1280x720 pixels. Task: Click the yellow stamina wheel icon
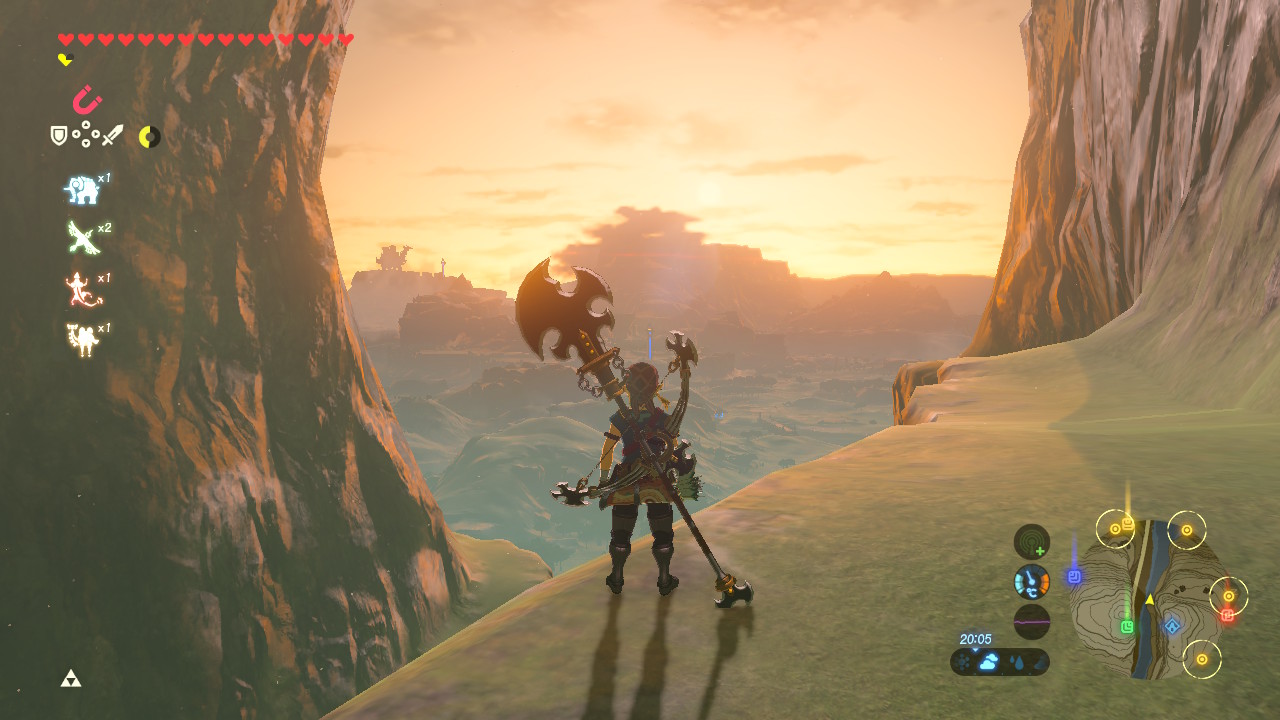pos(149,136)
